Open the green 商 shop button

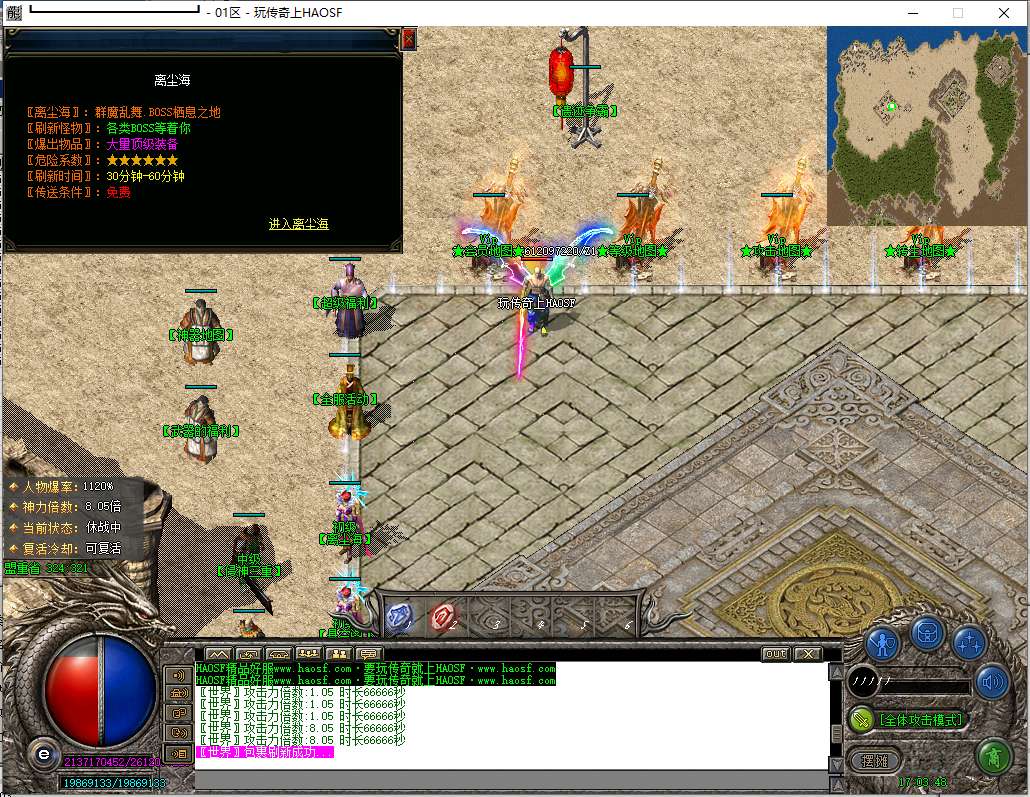993,755
